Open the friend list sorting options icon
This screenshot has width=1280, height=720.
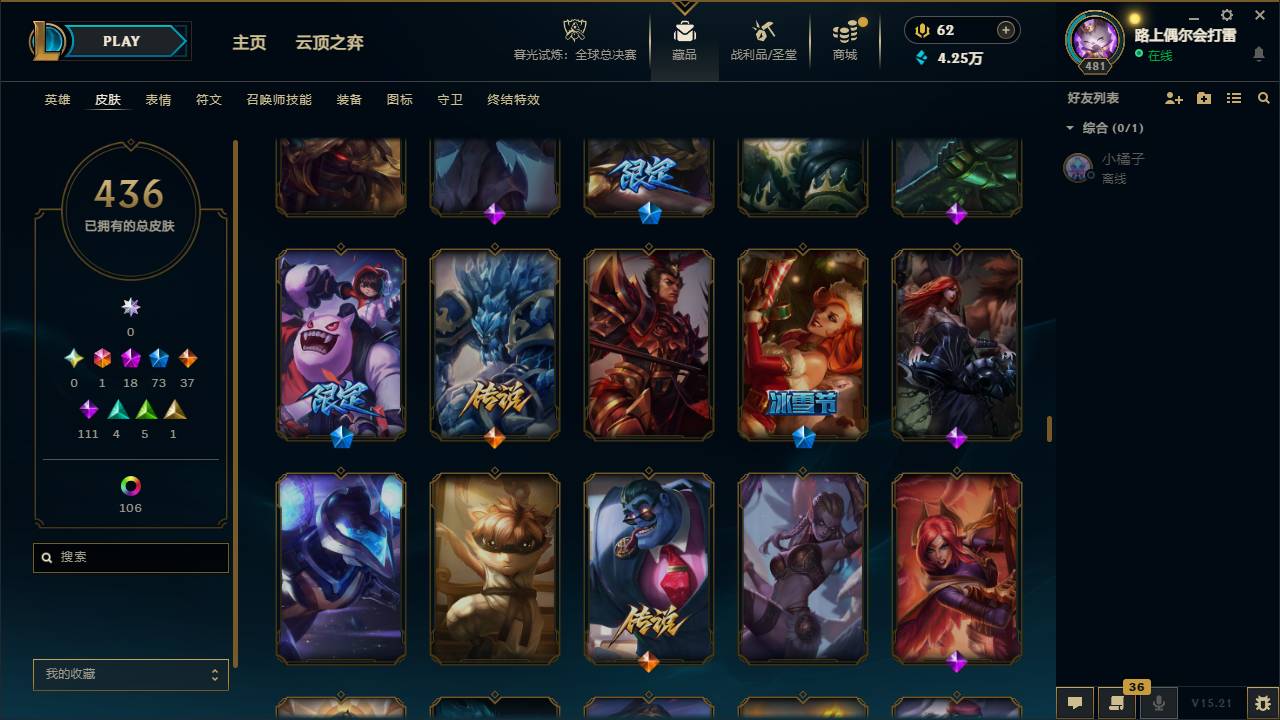point(1233,97)
